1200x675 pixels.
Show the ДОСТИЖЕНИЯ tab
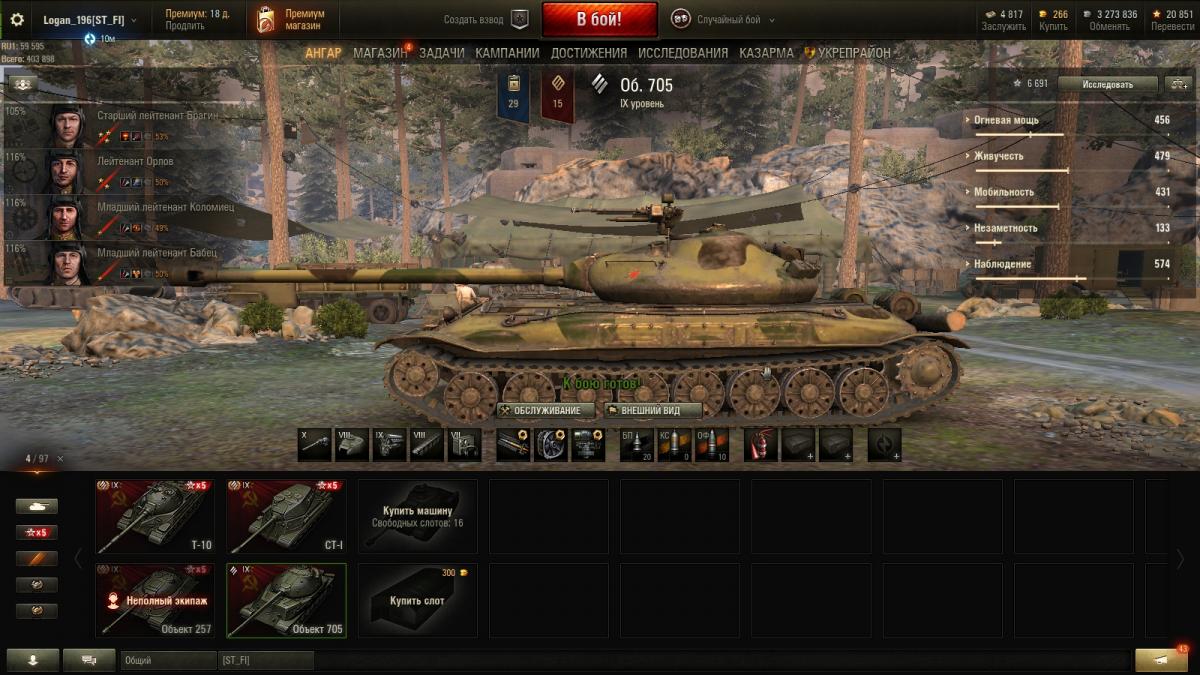(588, 53)
